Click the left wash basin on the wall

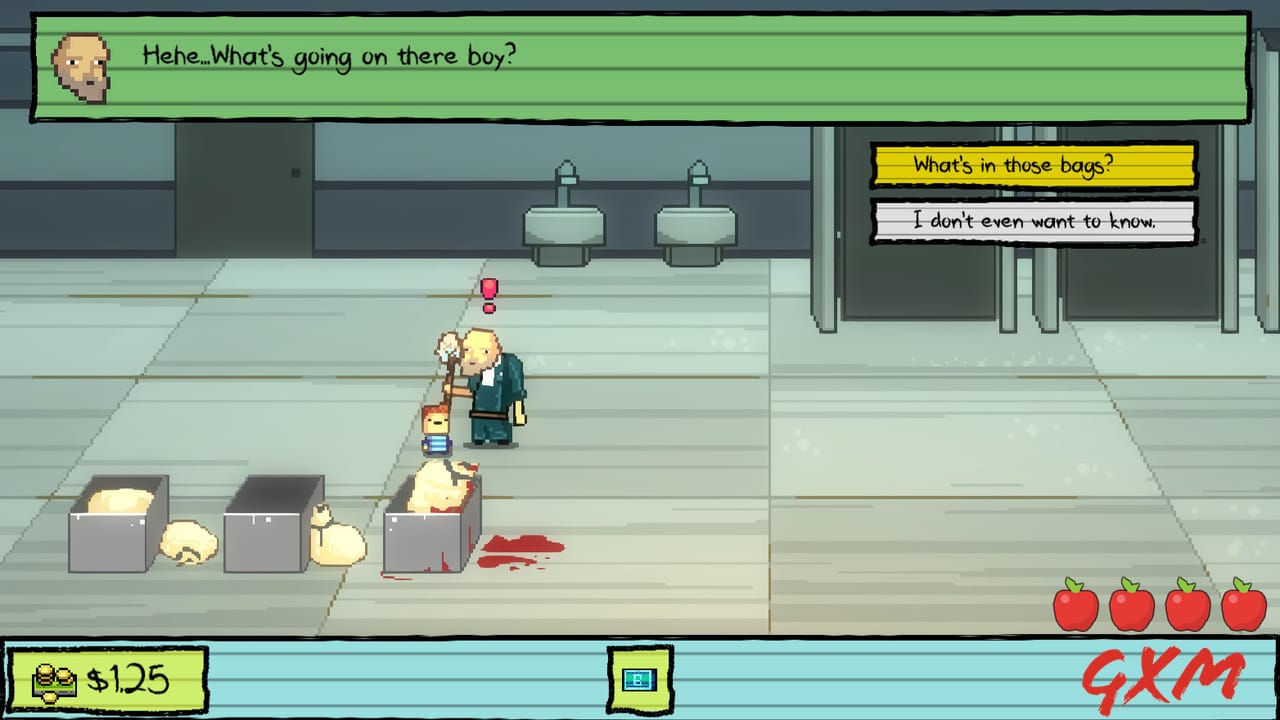(x=565, y=225)
